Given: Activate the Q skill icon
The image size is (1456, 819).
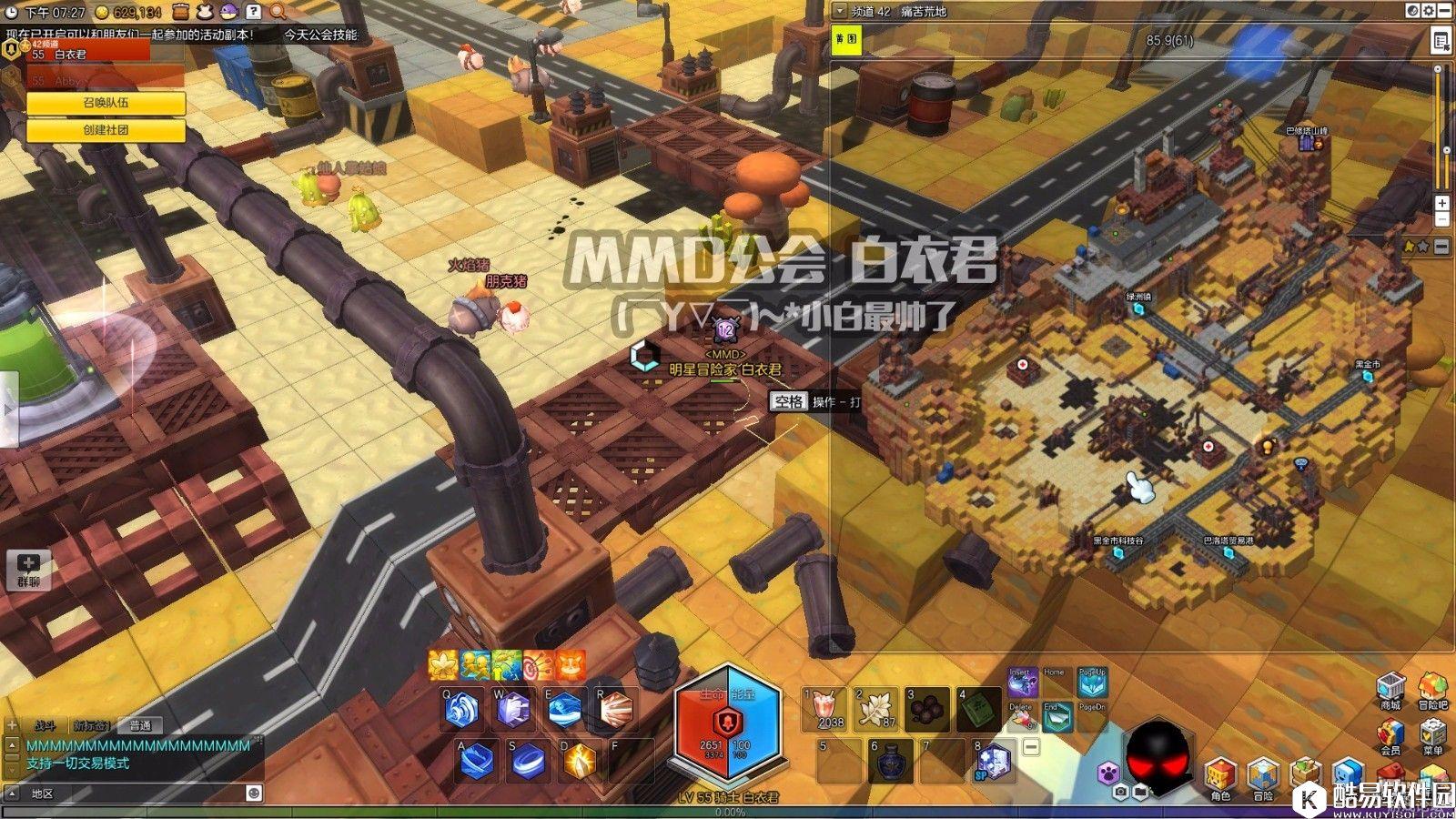Looking at the screenshot, I should coord(463,710).
